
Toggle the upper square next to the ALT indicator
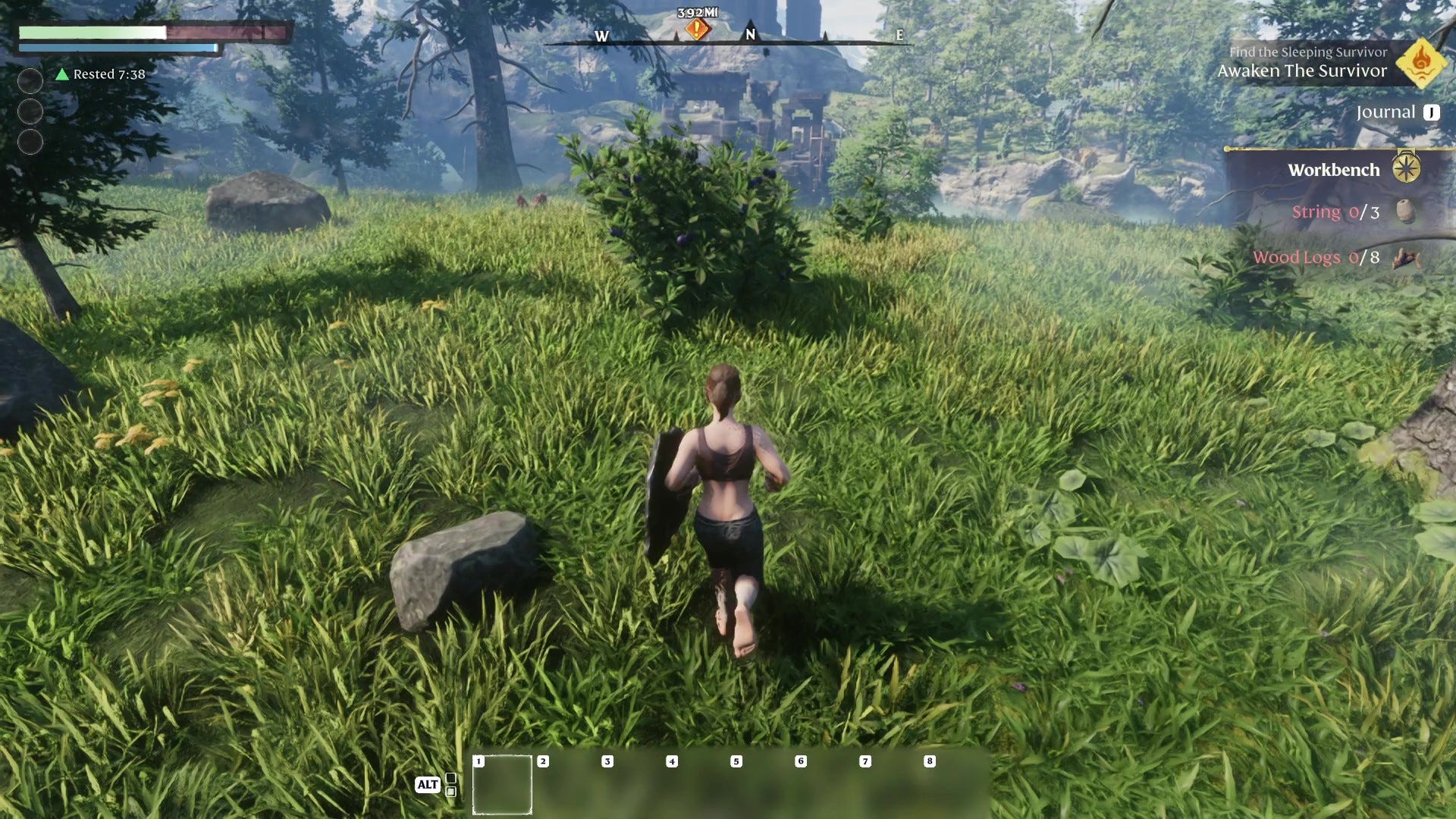point(450,780)
